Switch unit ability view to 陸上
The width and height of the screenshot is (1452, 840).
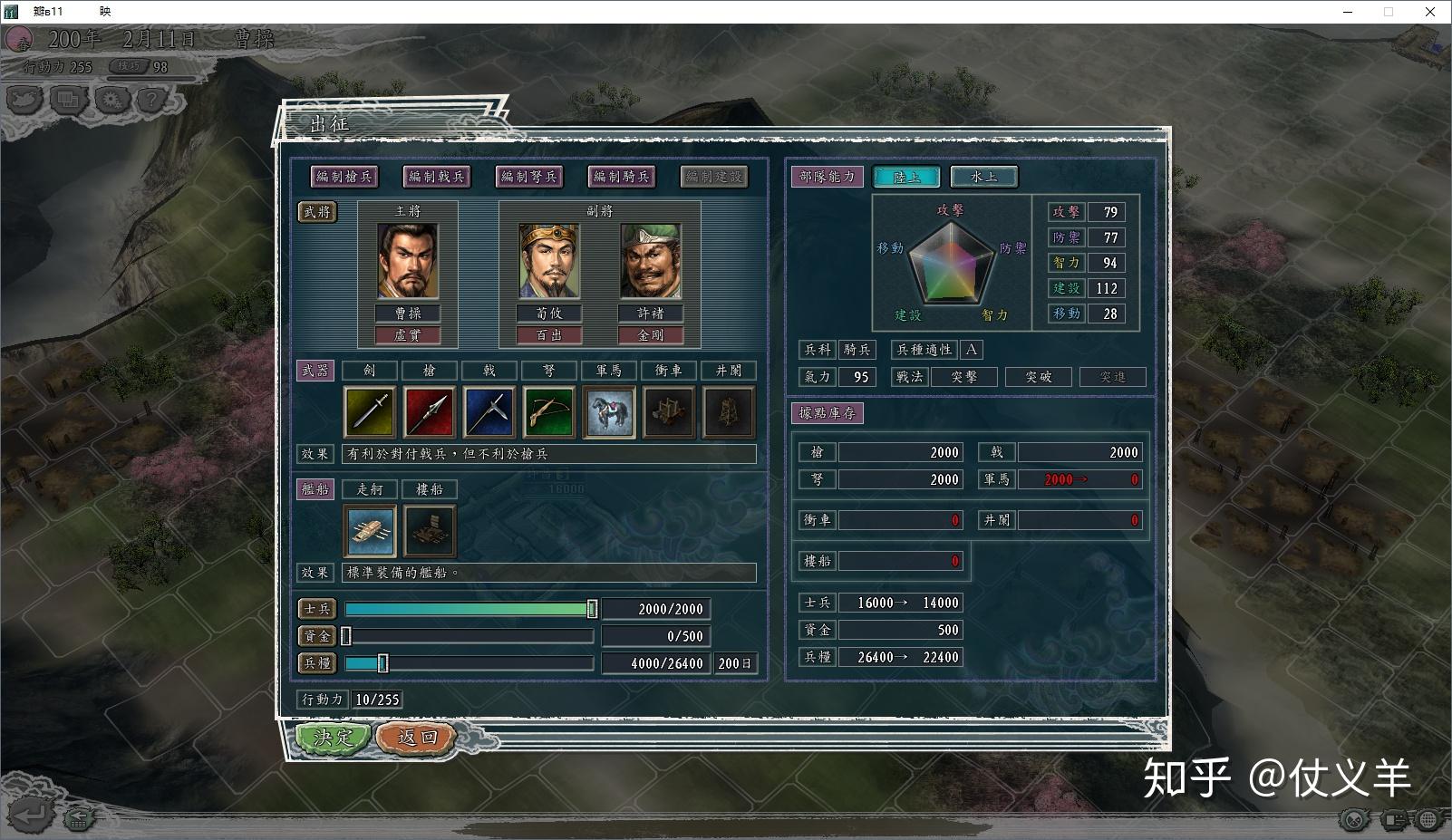[x=906, y=177]
